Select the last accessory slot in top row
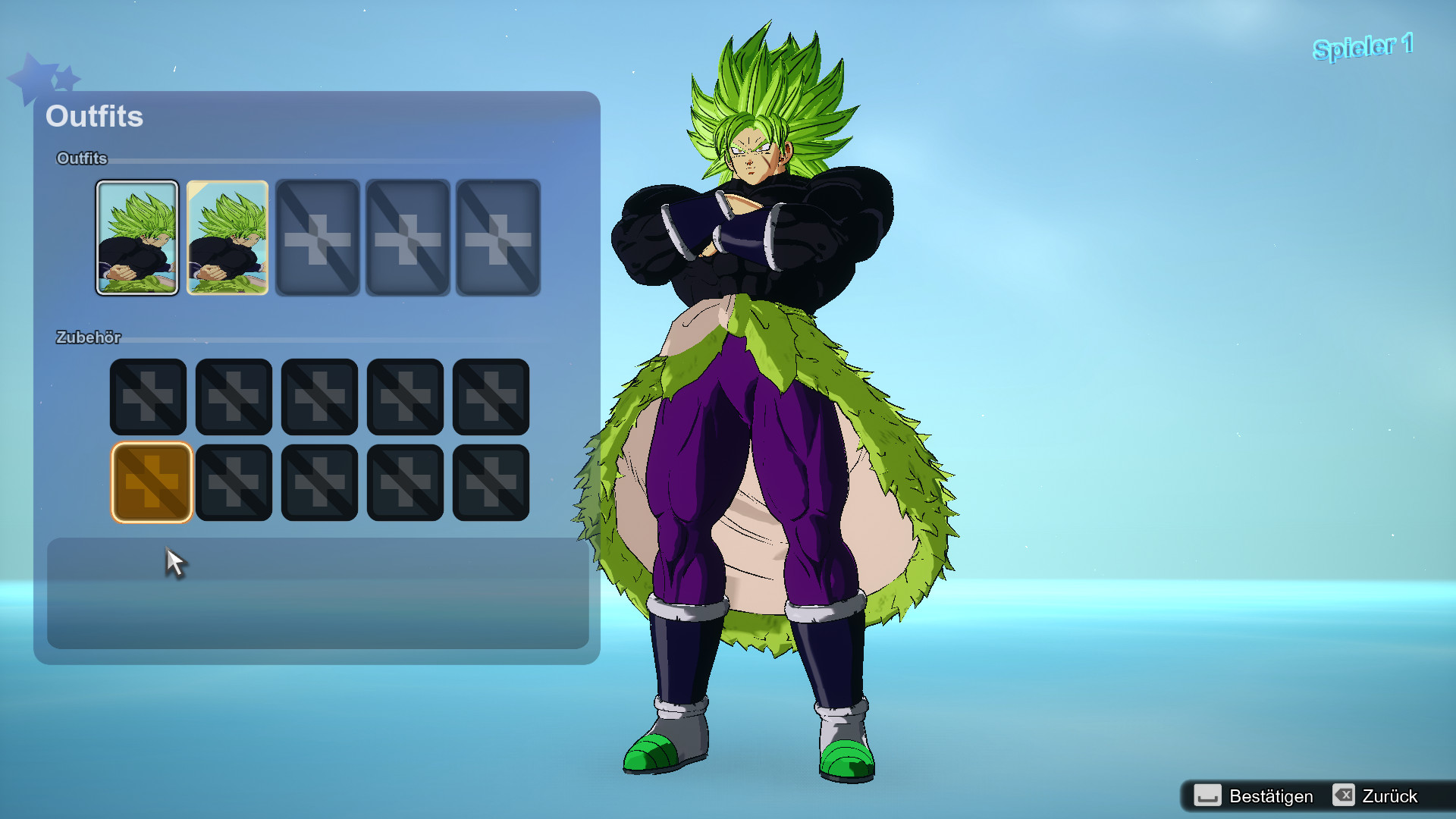 (x=490, y=396)
